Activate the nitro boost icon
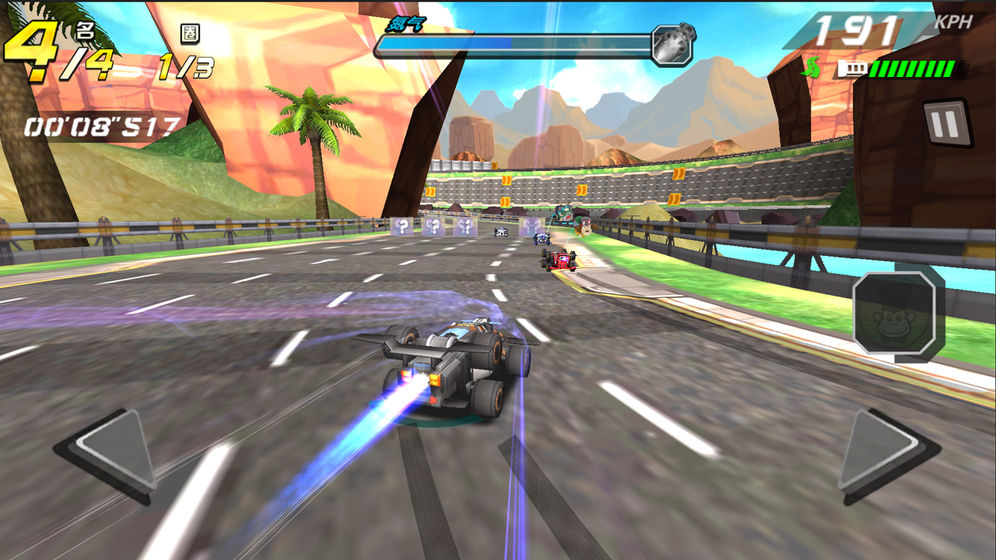Image resolution: width=996 pixels, height=560 pixels. click(672, 44)
